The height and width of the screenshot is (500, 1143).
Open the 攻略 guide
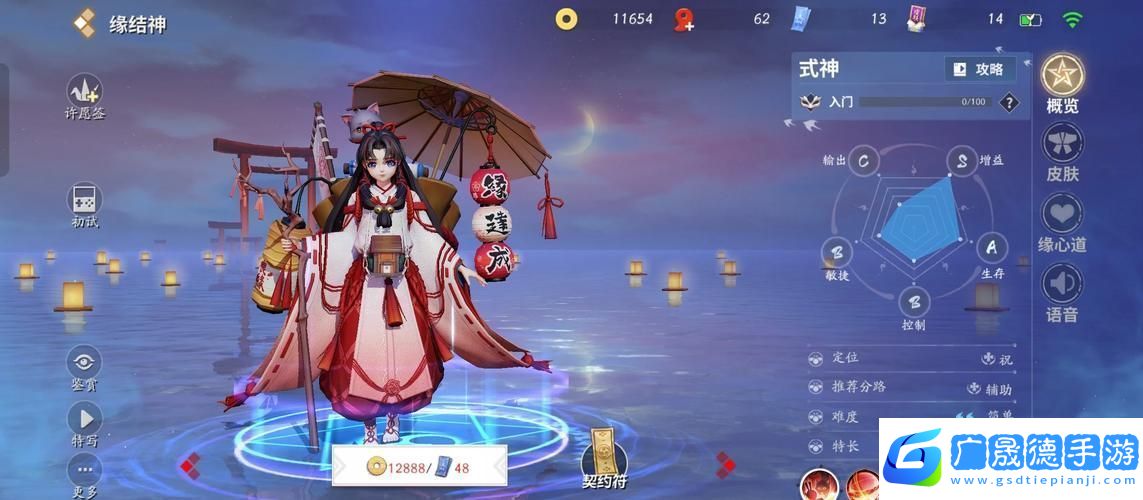point(979,69)
